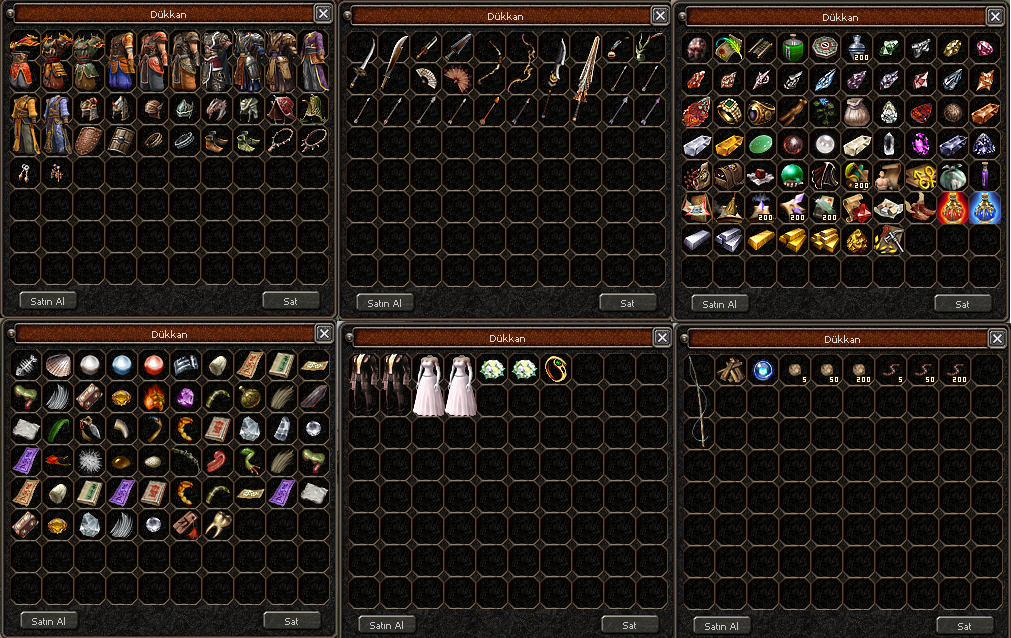The width and height of the screenshot is (1011, 638).
Task: Close the armor shop window
Action: [x=323, y=13]
